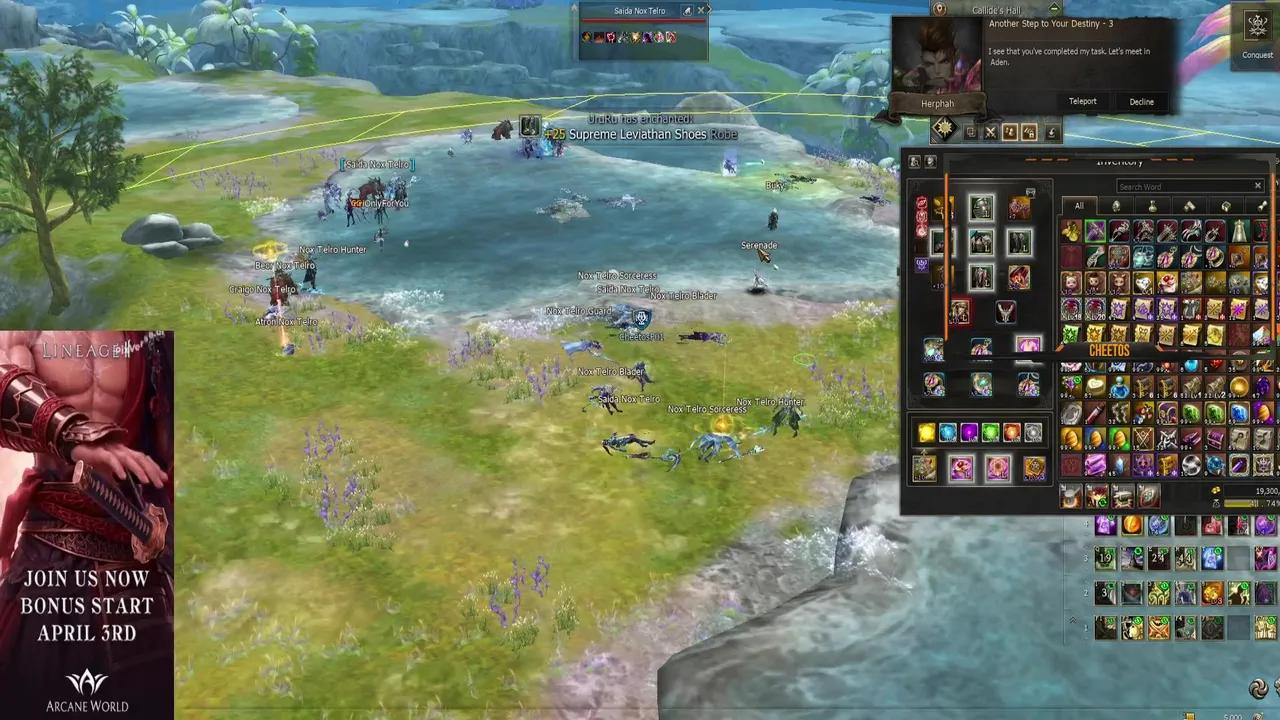Decline the Another Step to Your Destiny quest

[1141, 101]
